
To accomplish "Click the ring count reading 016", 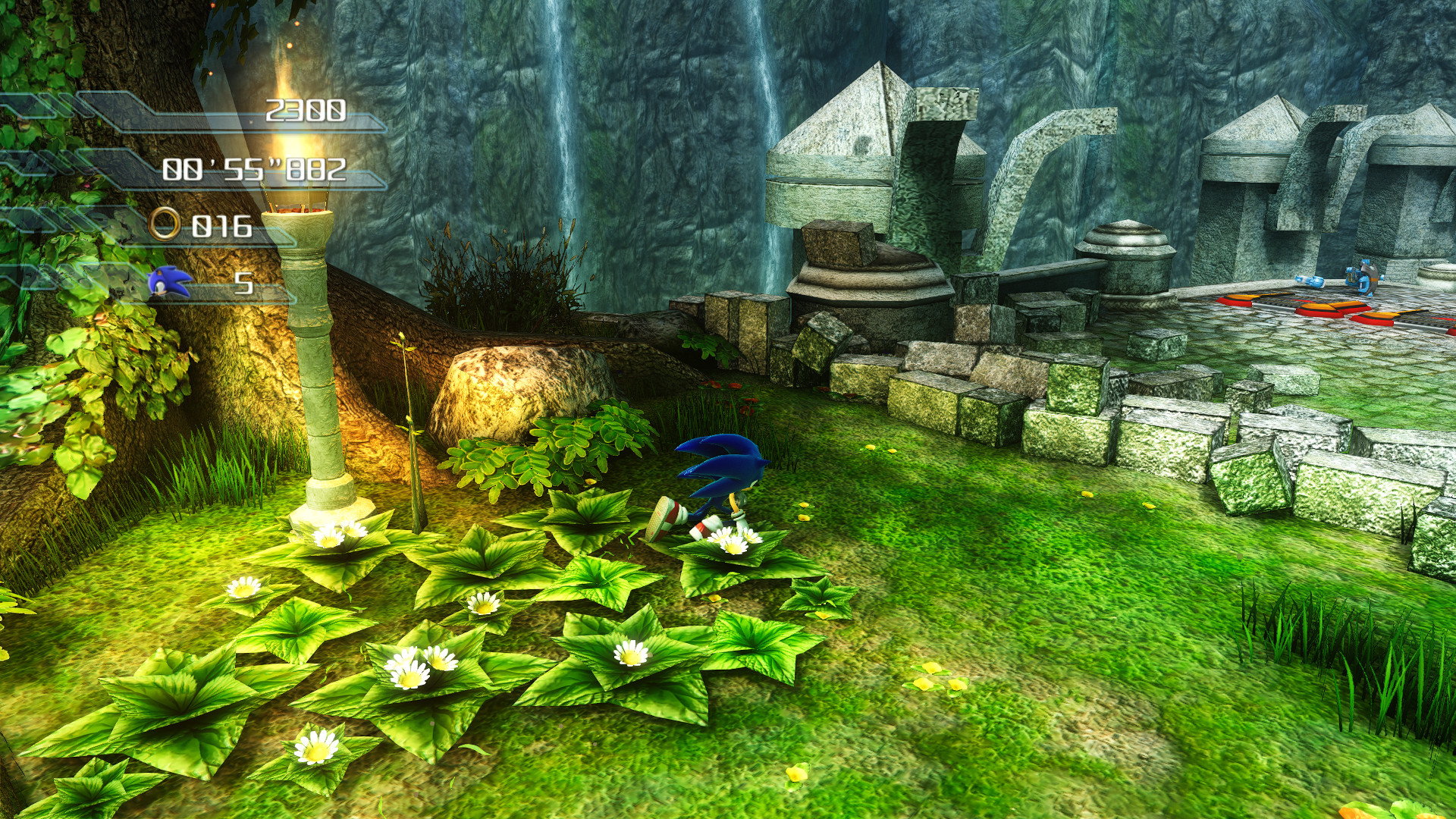I will click(222, 225).
